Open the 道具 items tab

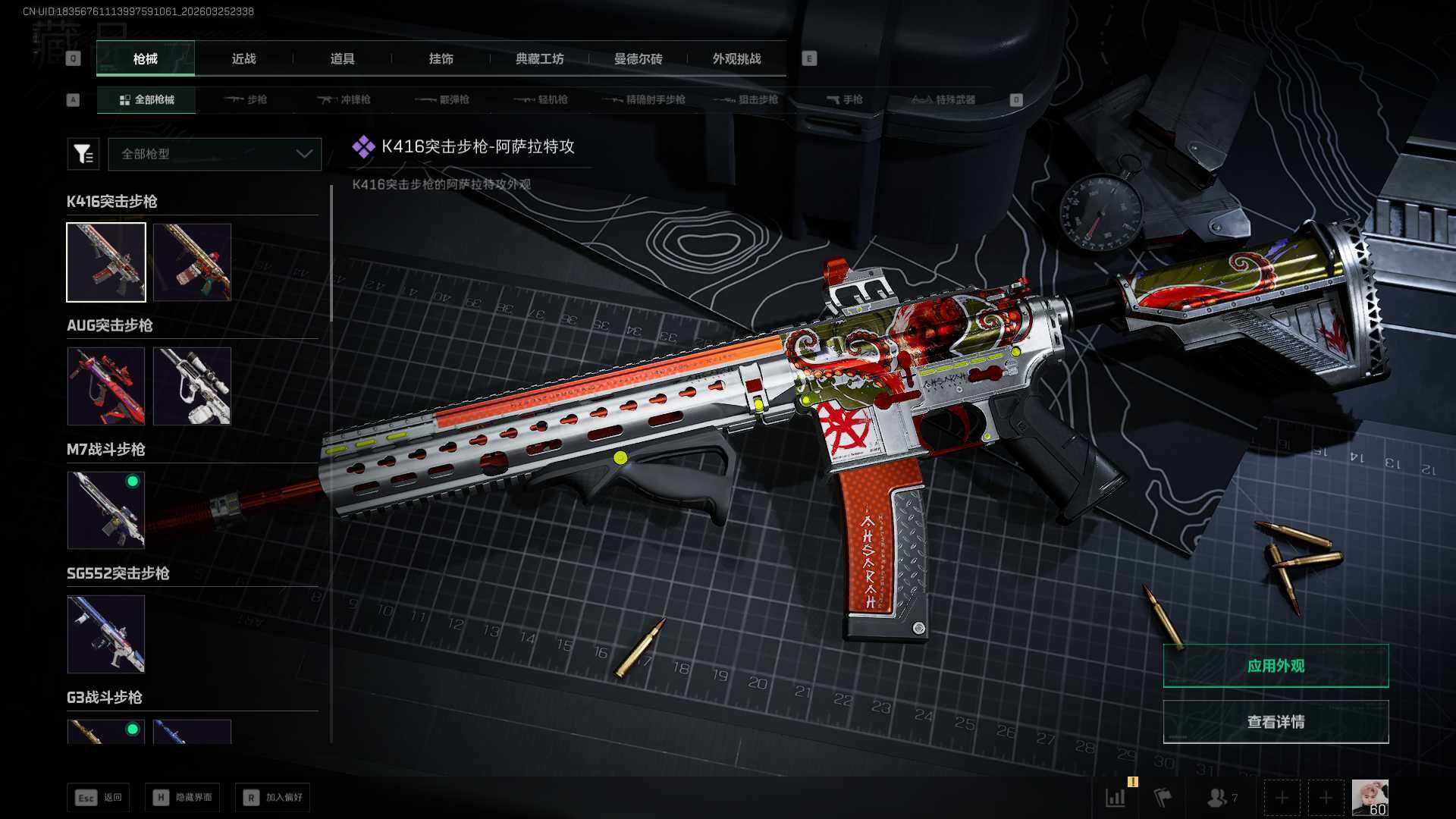pos(342,59)
